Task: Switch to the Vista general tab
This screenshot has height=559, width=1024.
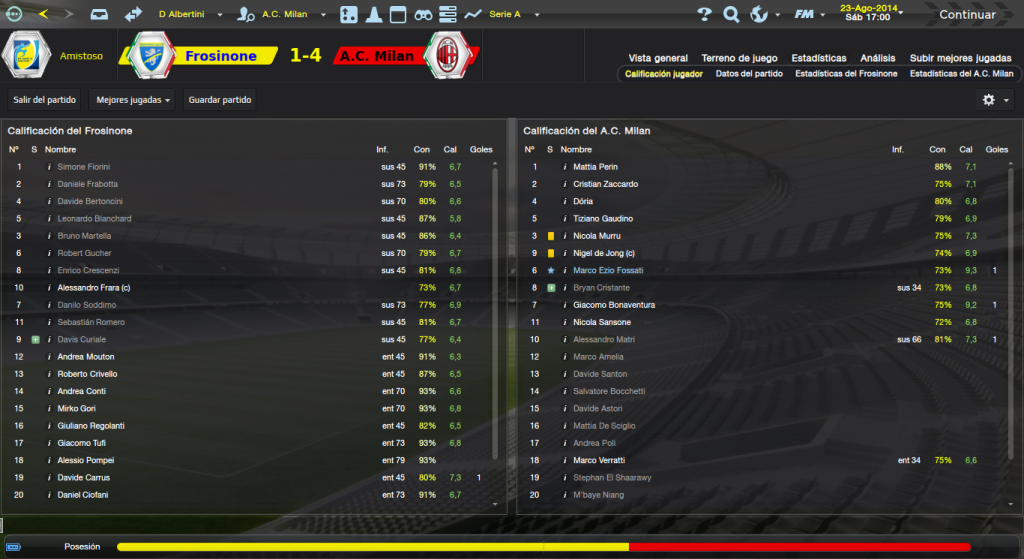Action: click(x=658, y=58)
